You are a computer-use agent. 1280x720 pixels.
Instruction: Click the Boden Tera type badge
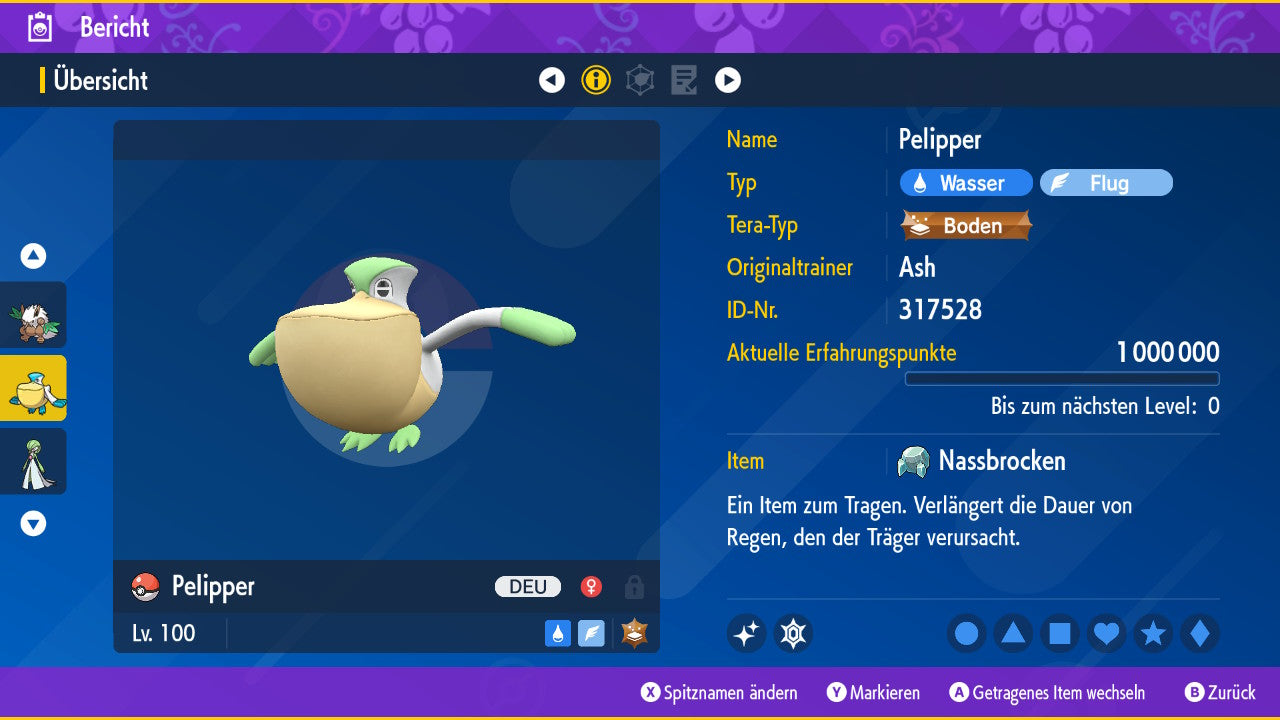(966, 225)
